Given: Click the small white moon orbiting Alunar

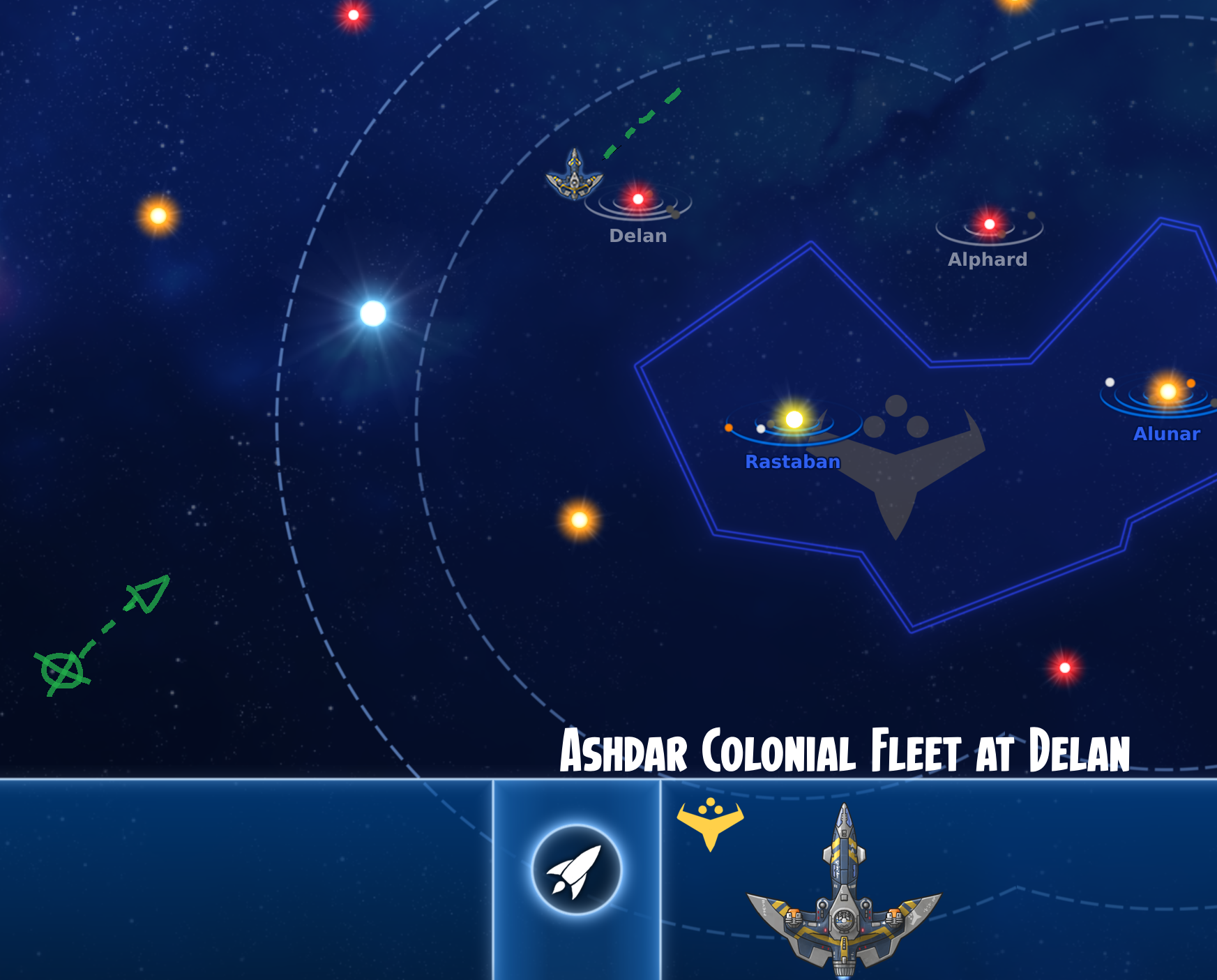Looking at the screenshot, I should (x=1110, y=382).
